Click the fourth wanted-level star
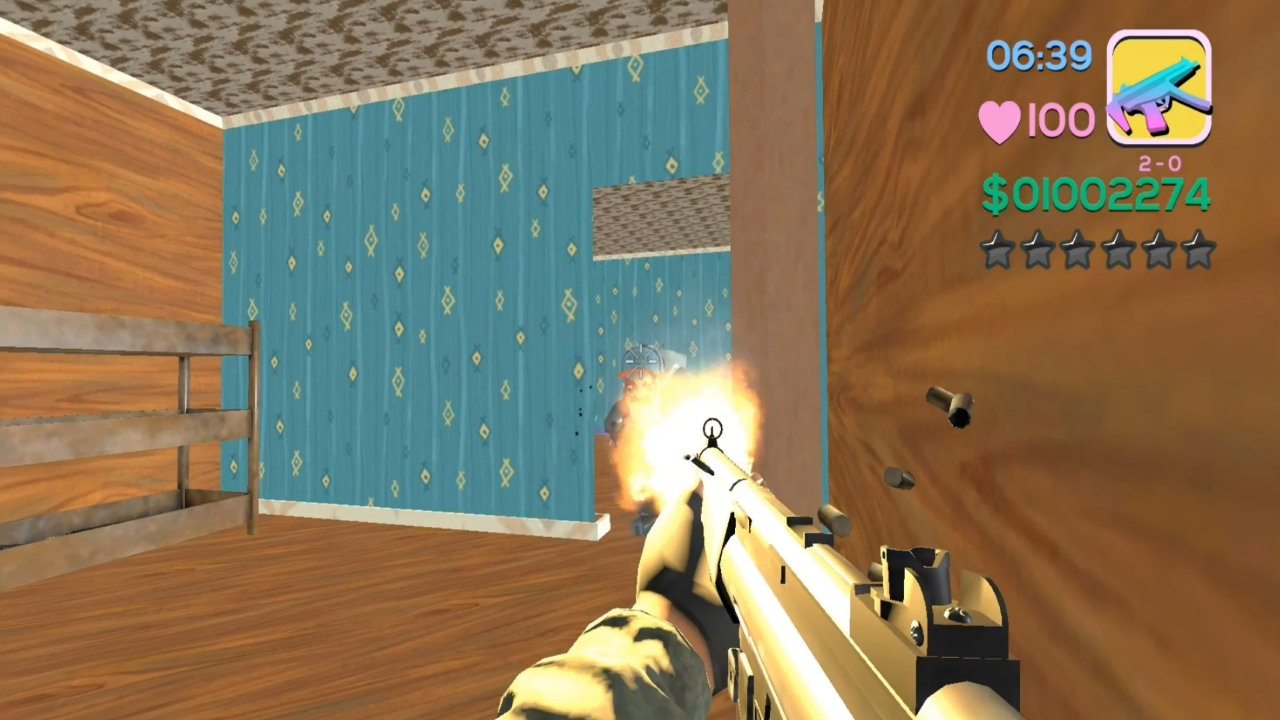Viewport: 1280px width, 720px height. tap(1118, 251)
